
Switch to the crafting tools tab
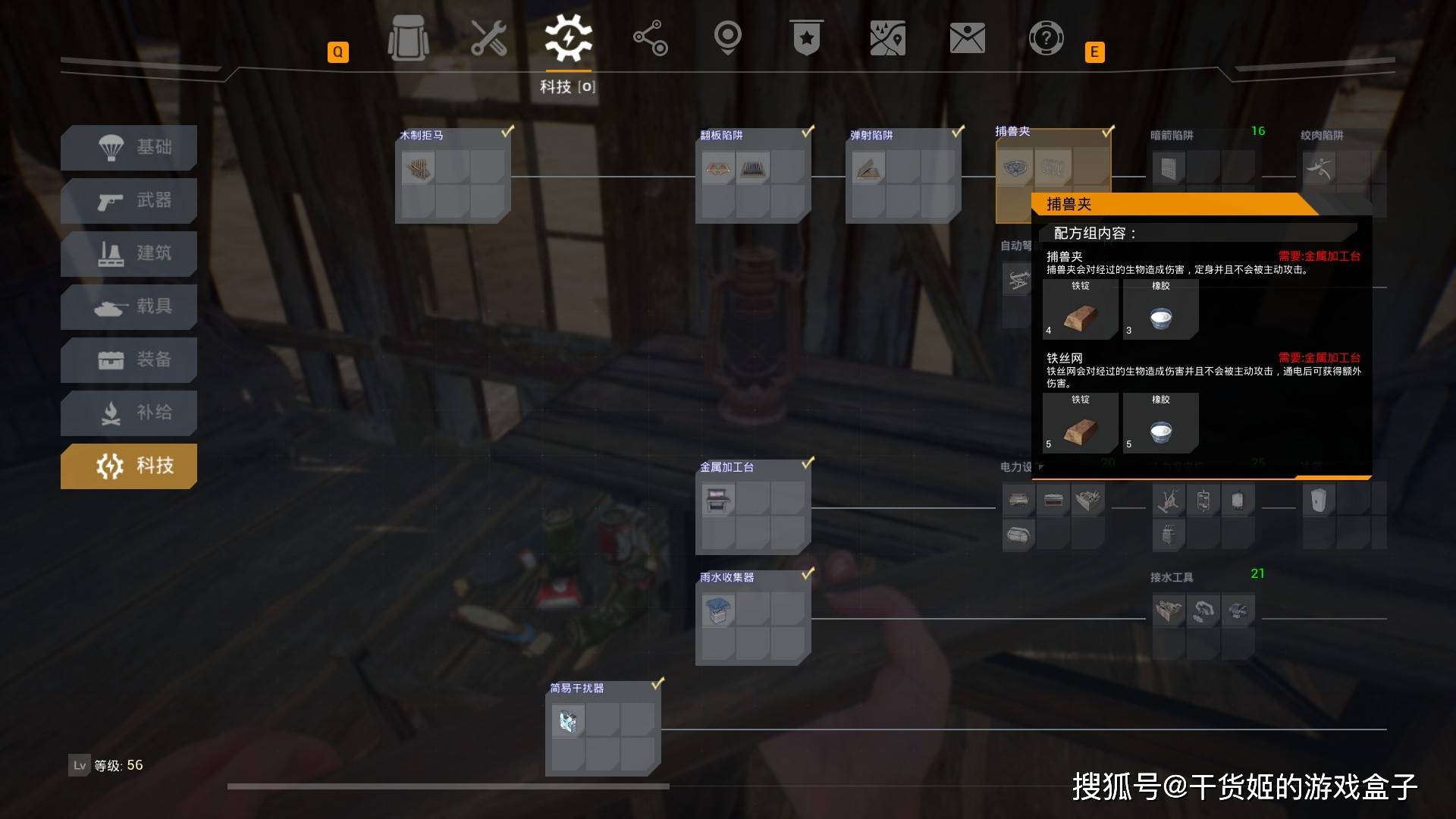(x=489, y=38)
